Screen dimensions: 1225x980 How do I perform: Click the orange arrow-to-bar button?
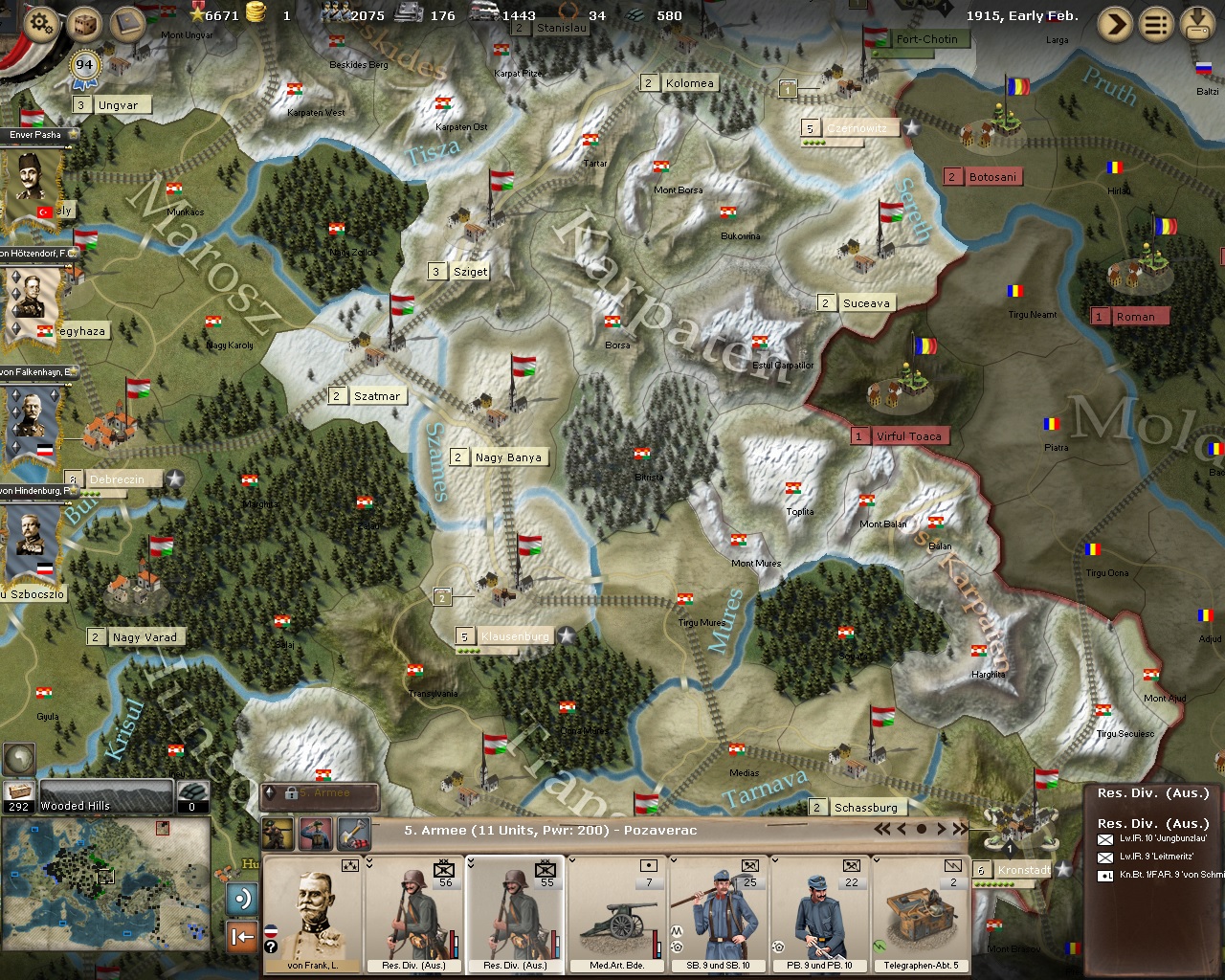tap(241, 937)
